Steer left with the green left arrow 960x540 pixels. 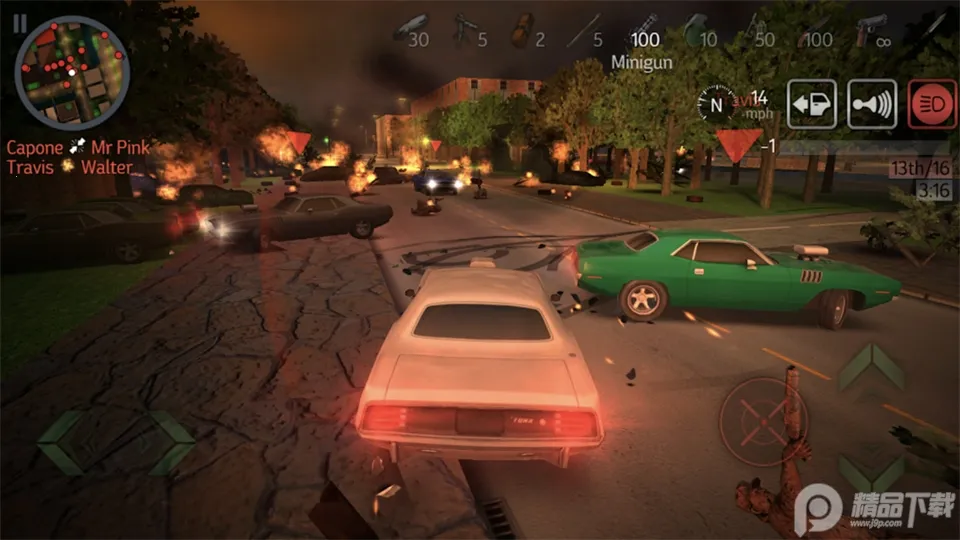62,442
